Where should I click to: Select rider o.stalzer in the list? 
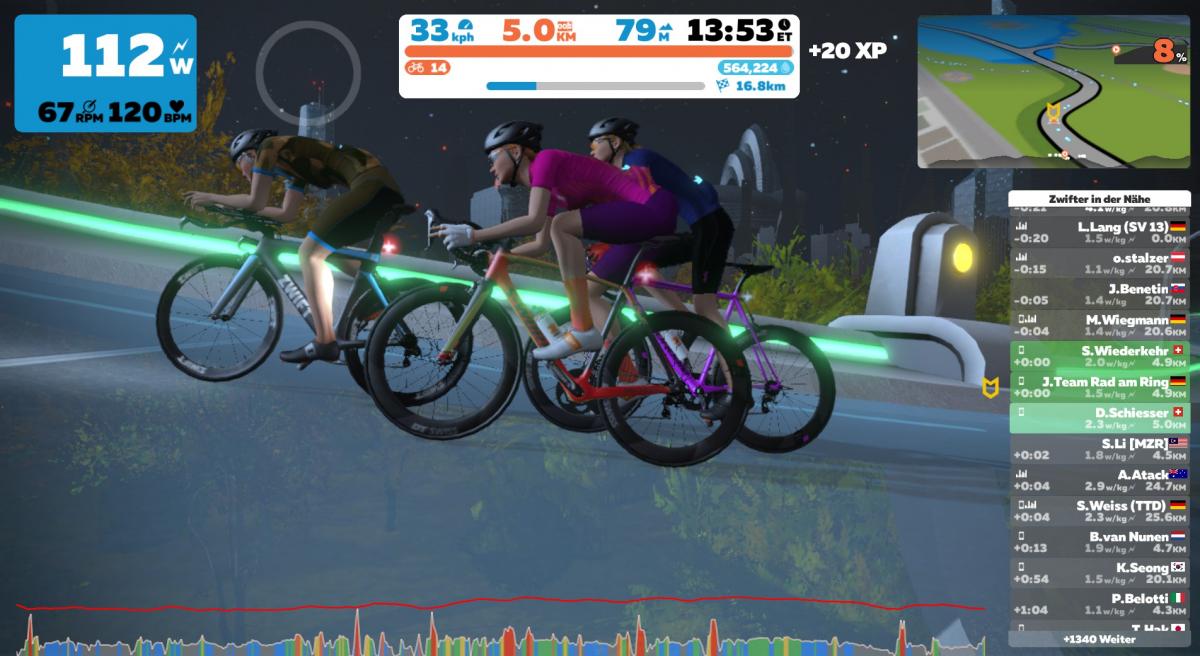(x=1099, y=263)
